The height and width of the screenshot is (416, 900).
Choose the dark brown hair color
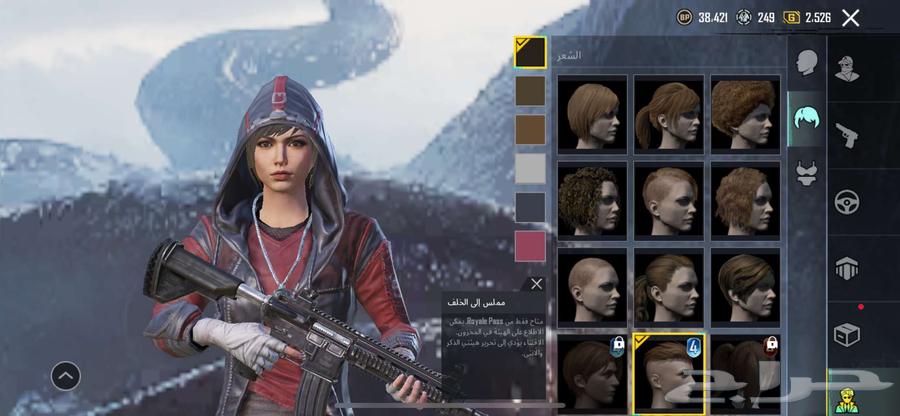(530, 91)
